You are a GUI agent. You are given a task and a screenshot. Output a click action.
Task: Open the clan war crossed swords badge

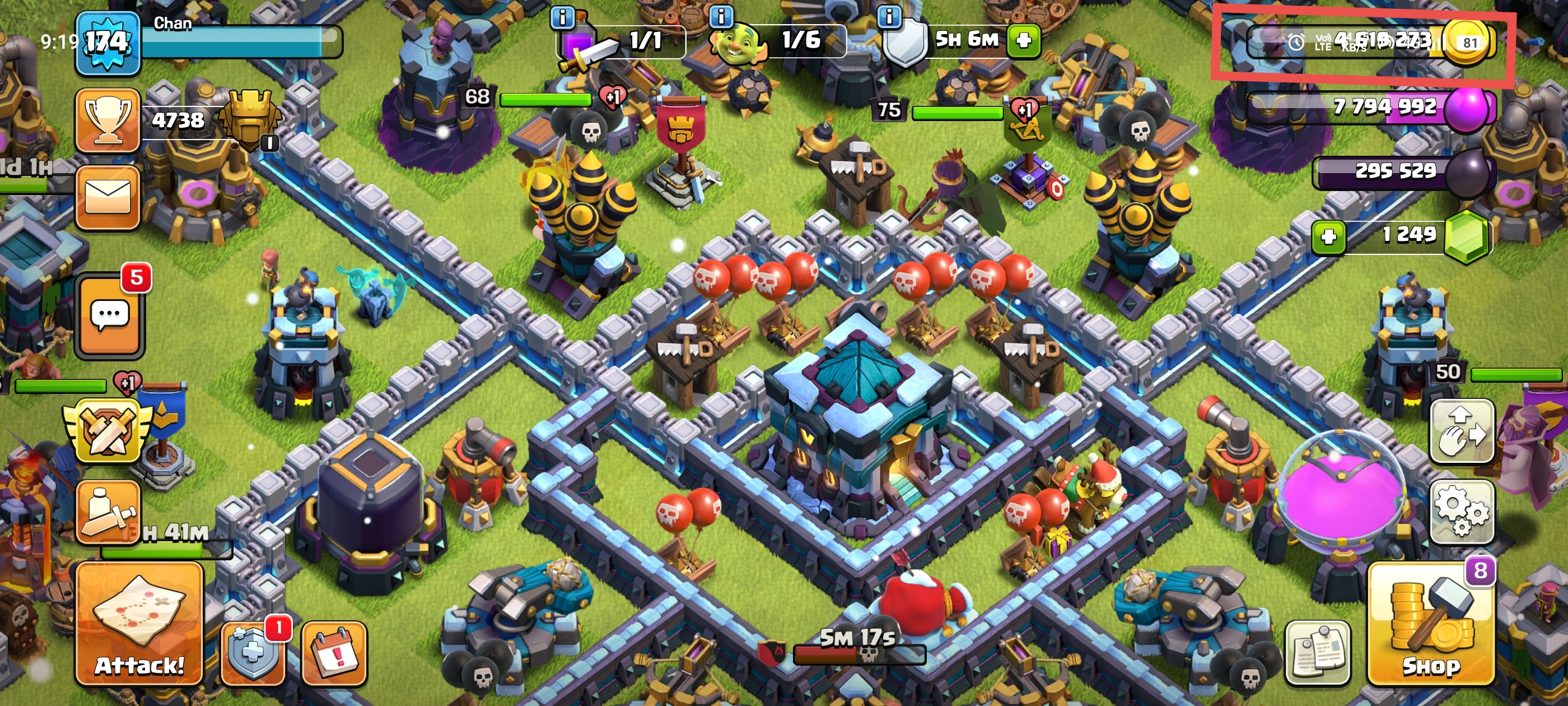click(x=108, y=431)
